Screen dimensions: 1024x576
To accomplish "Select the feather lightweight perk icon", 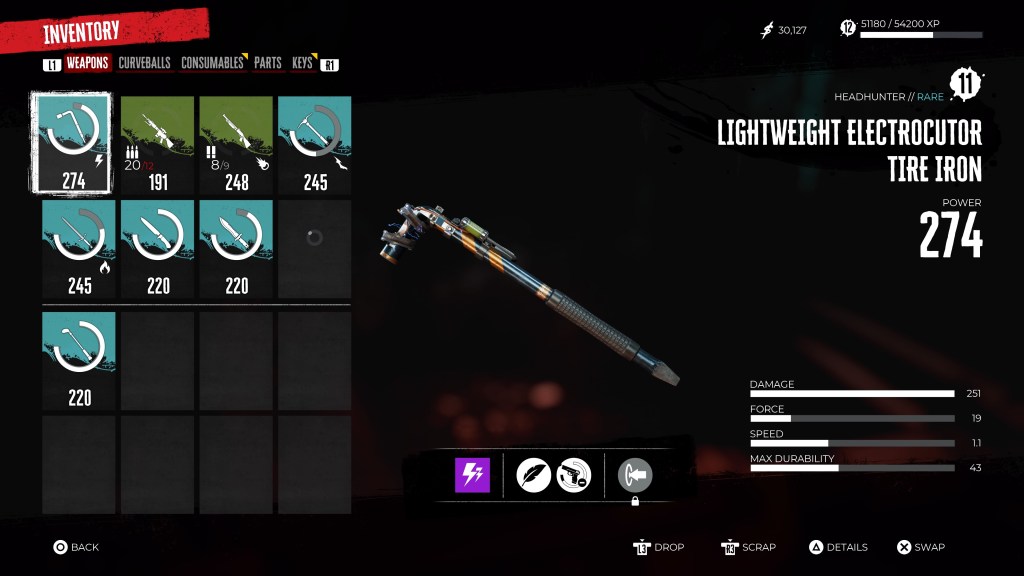I will [x=534, y=475].
